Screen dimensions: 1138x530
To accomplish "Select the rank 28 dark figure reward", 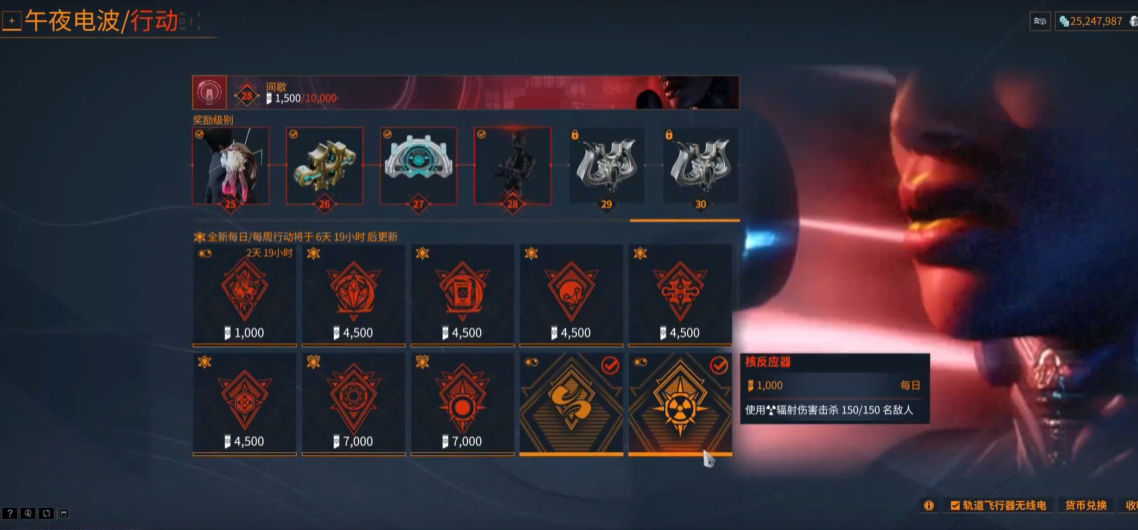I will point(512,166).
